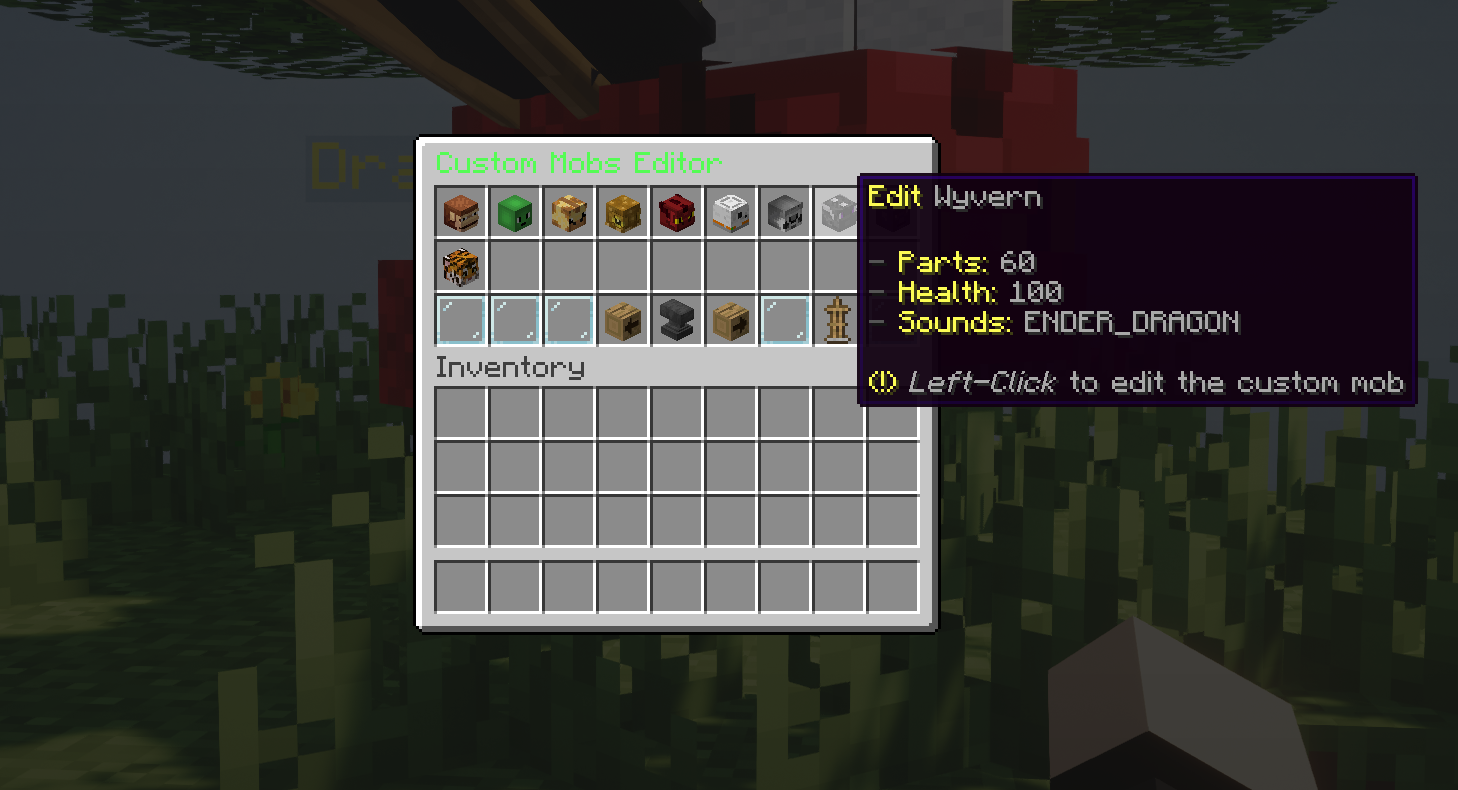Image resolution: width=1458 pixels, height=790 pixels.
Task: Select the white robot mob head
Action: pos(730,212)
